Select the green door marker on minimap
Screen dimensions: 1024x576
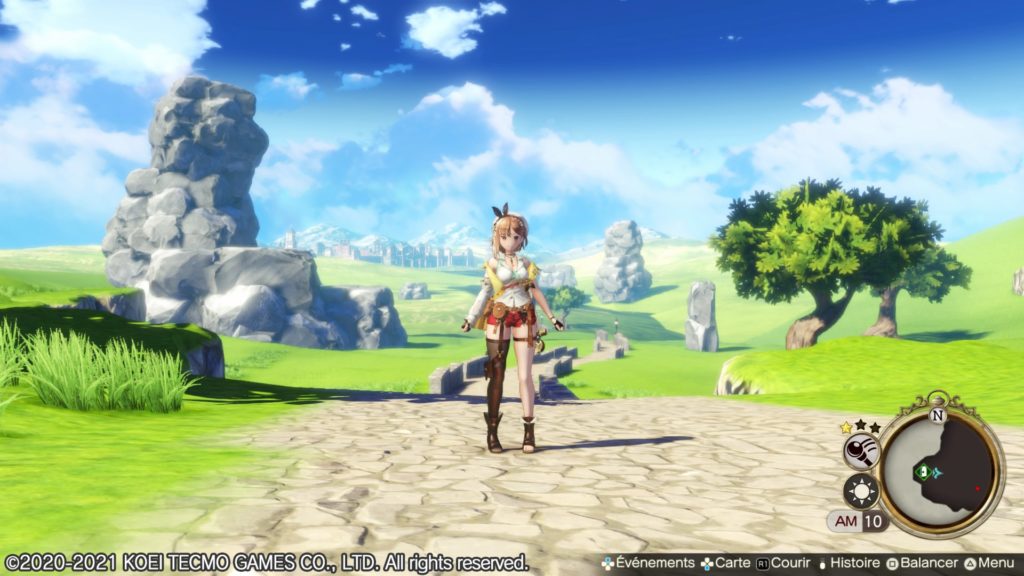[925, 471]
